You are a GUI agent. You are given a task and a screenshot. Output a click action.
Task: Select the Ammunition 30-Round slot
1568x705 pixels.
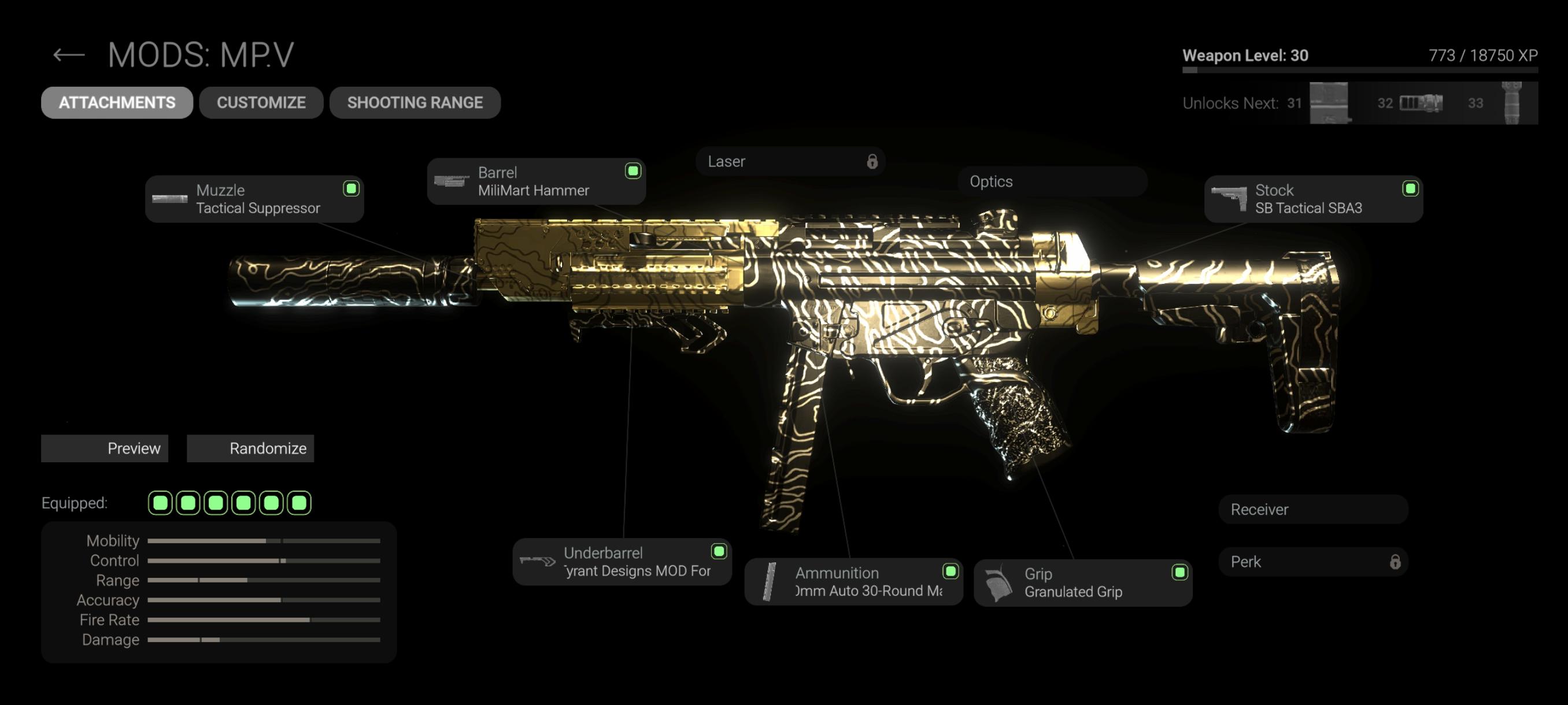(853, 581)
